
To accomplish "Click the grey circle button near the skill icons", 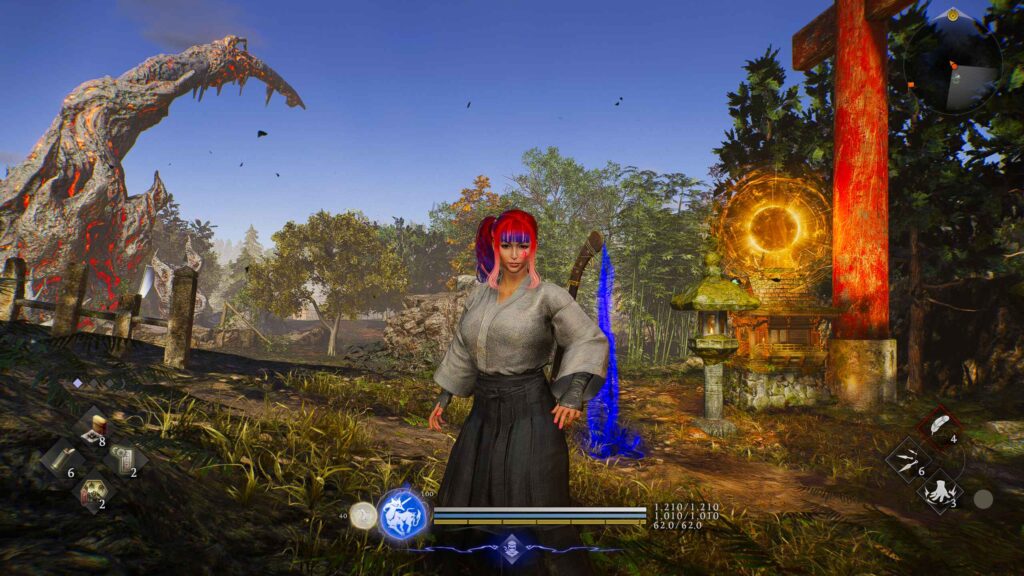I will coord(983,498).
